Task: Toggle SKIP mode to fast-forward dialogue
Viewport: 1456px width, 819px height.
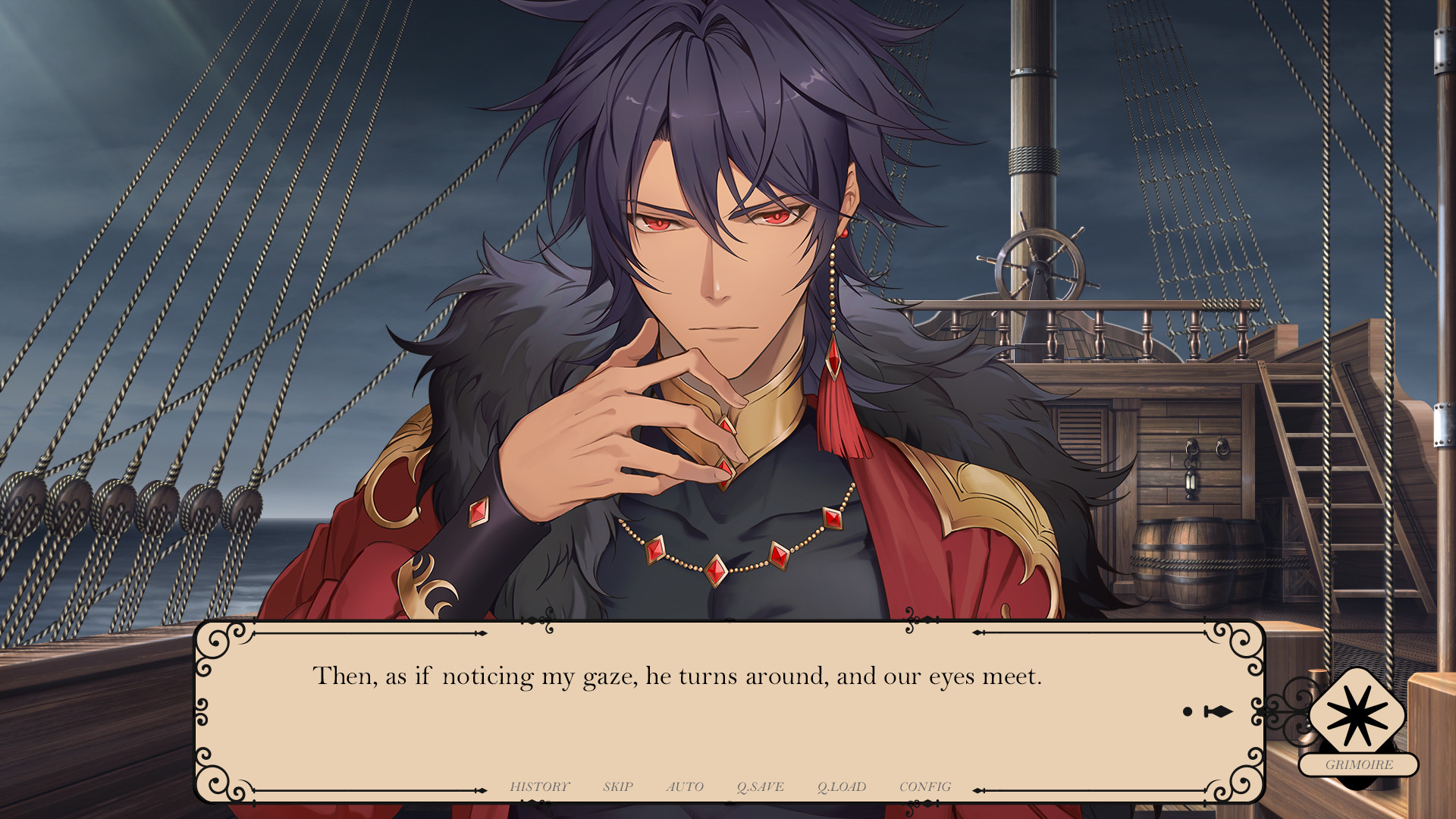Action: click(x=618, y=786)
